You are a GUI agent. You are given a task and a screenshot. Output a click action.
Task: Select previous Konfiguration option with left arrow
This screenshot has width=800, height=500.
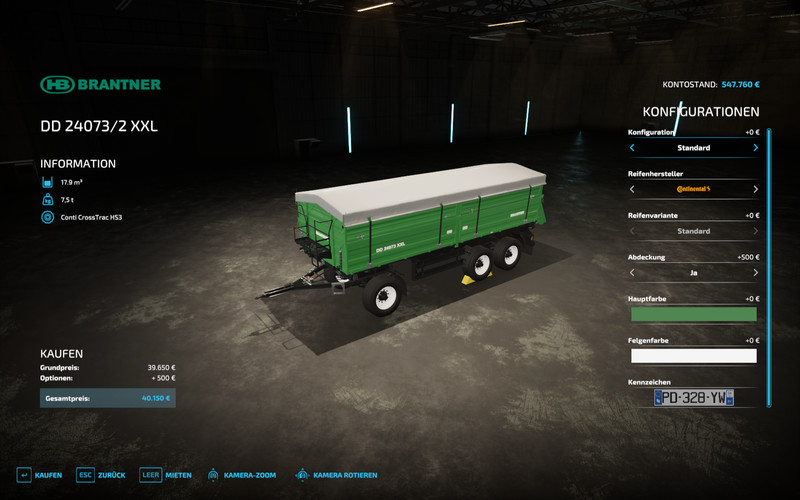pyautogui.click(x=632, y=148)
